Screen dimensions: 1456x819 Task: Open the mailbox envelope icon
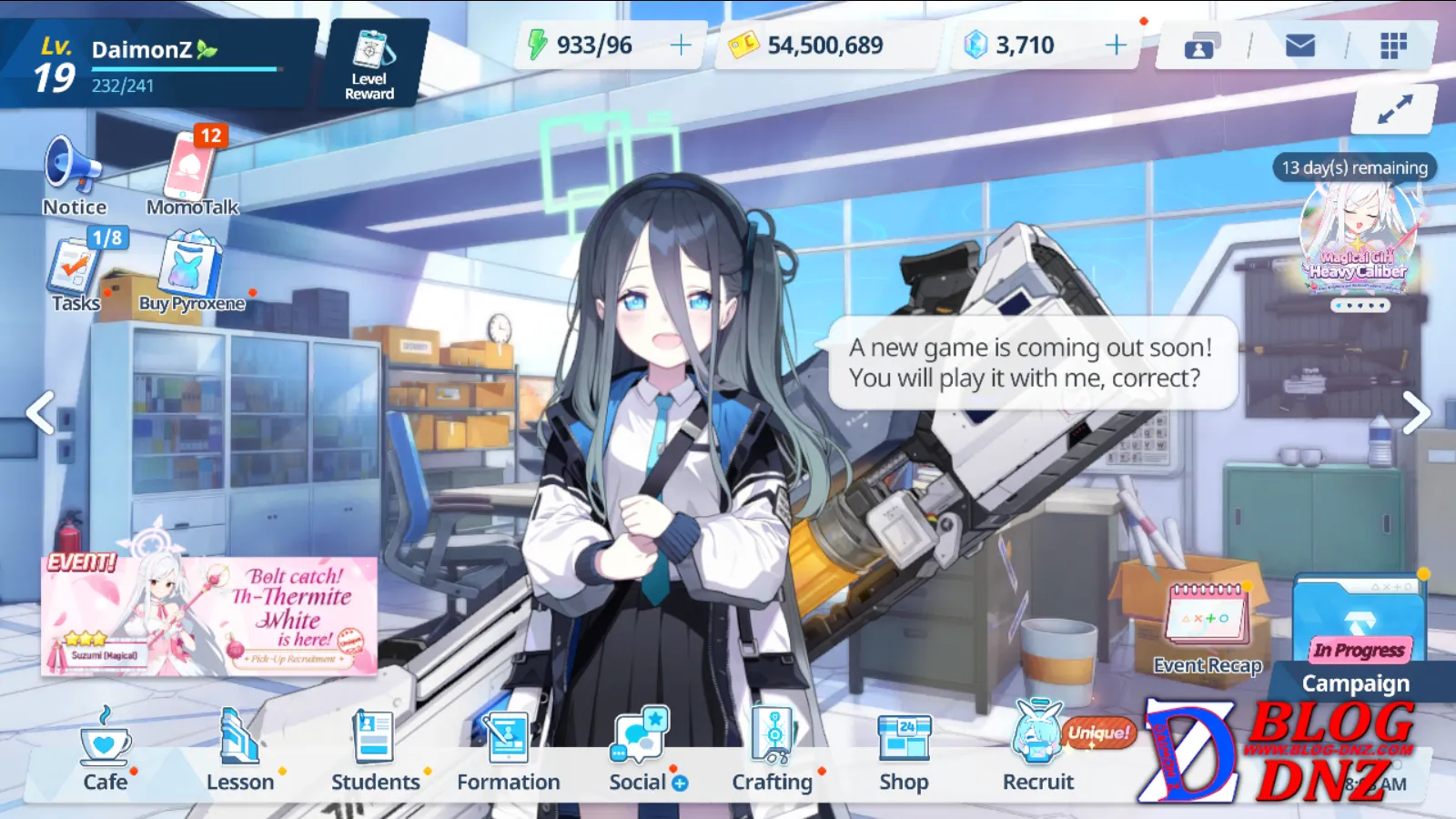pyautogui.click(x=1299, y=45)
